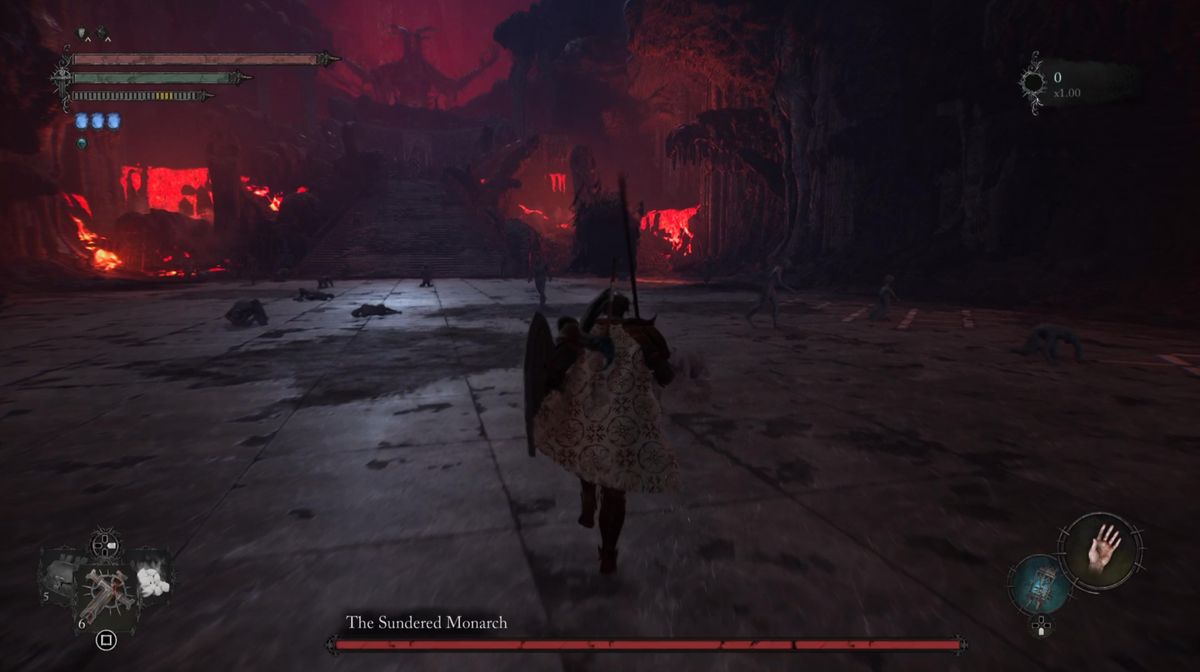Screen dimensions: 1200x672
Task: Activate the open hand spell icon
Action: tap(1101, 549)
